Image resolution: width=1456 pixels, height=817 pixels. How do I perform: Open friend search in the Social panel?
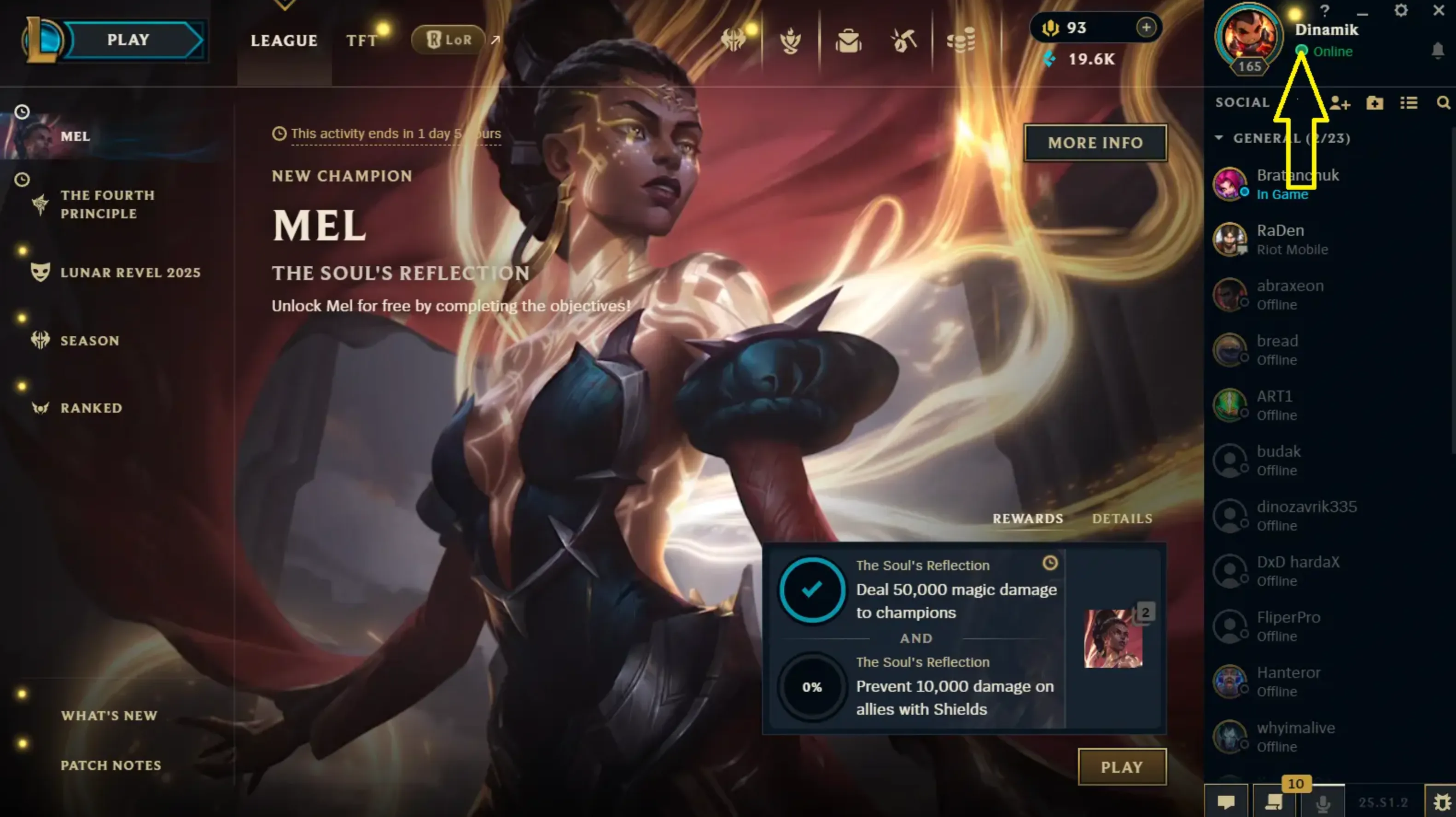coord(1442,103)
